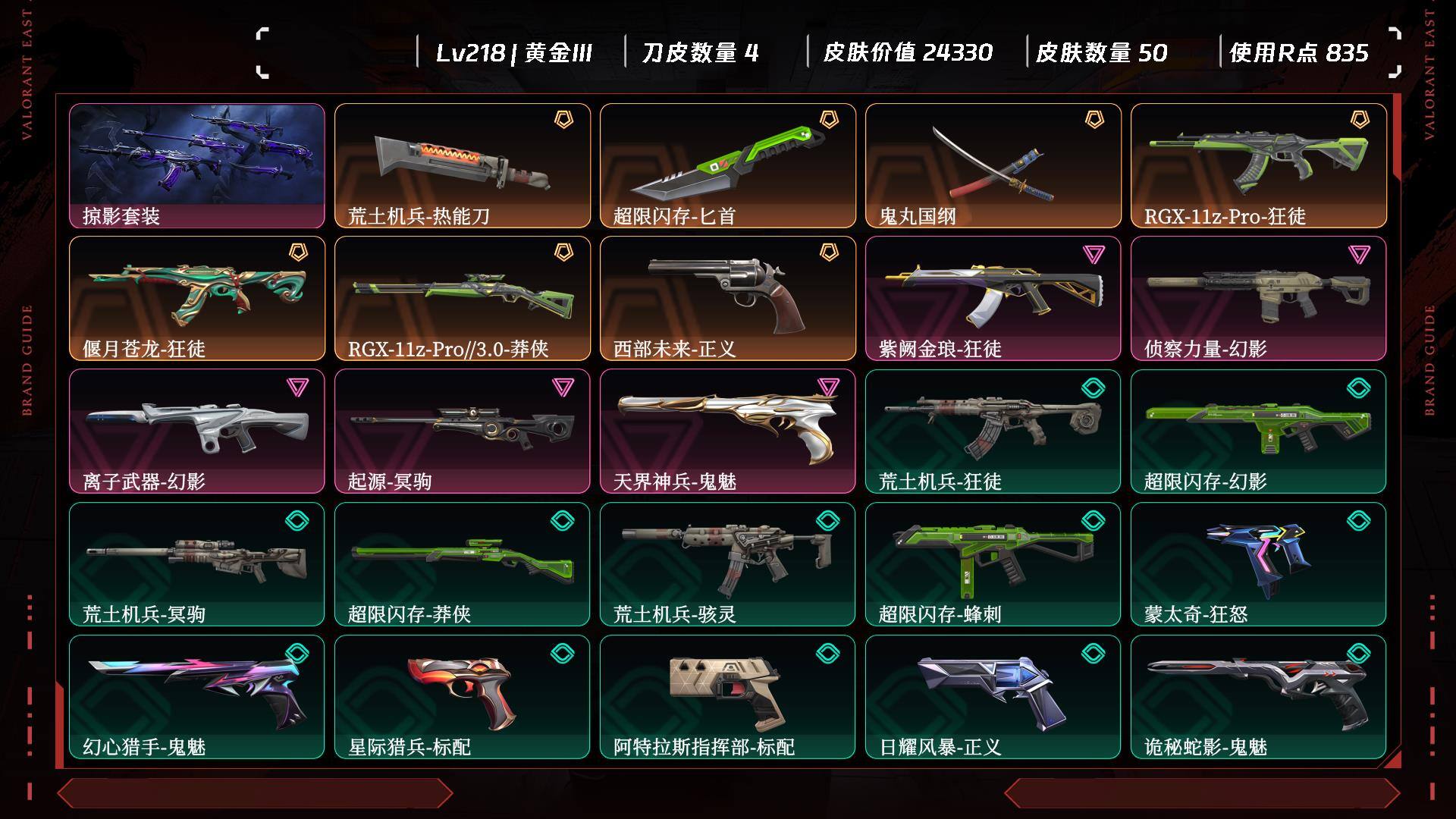Select the 鬼丸国纲 katana skin
1456x819 pixels.
click(993, 165)
